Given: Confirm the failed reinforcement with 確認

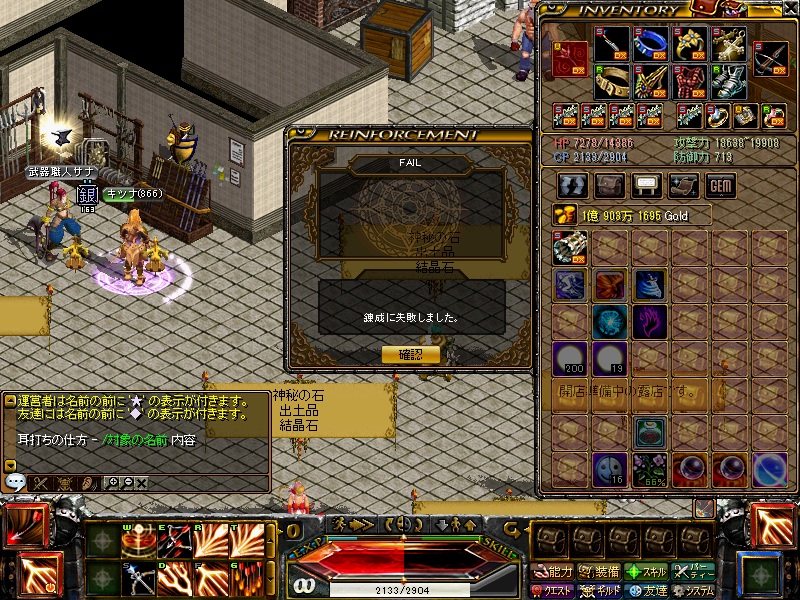Looking at the screenshot, I should coord(410,354).
